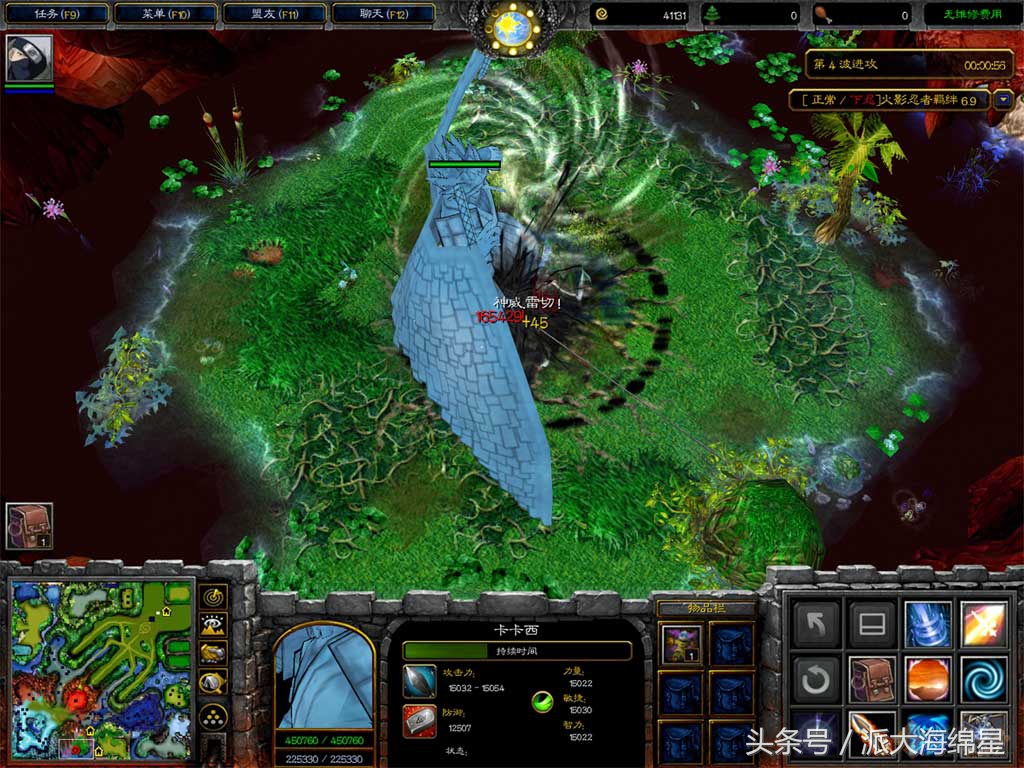Click the grey arrow command button
This screenshot has height=768, width=1024.
[816, 624]
